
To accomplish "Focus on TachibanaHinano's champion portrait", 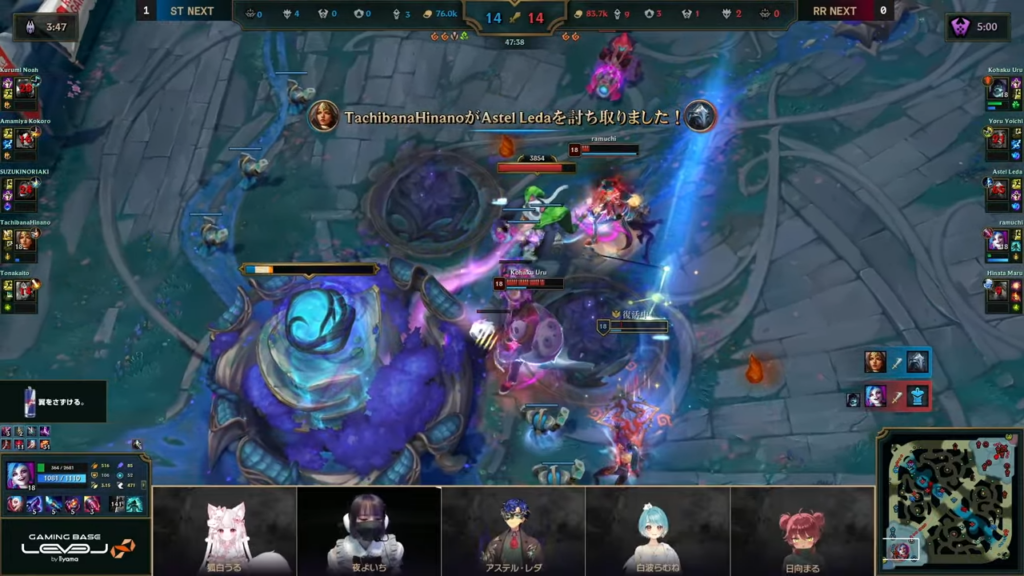I will click(x=25, y=241).
